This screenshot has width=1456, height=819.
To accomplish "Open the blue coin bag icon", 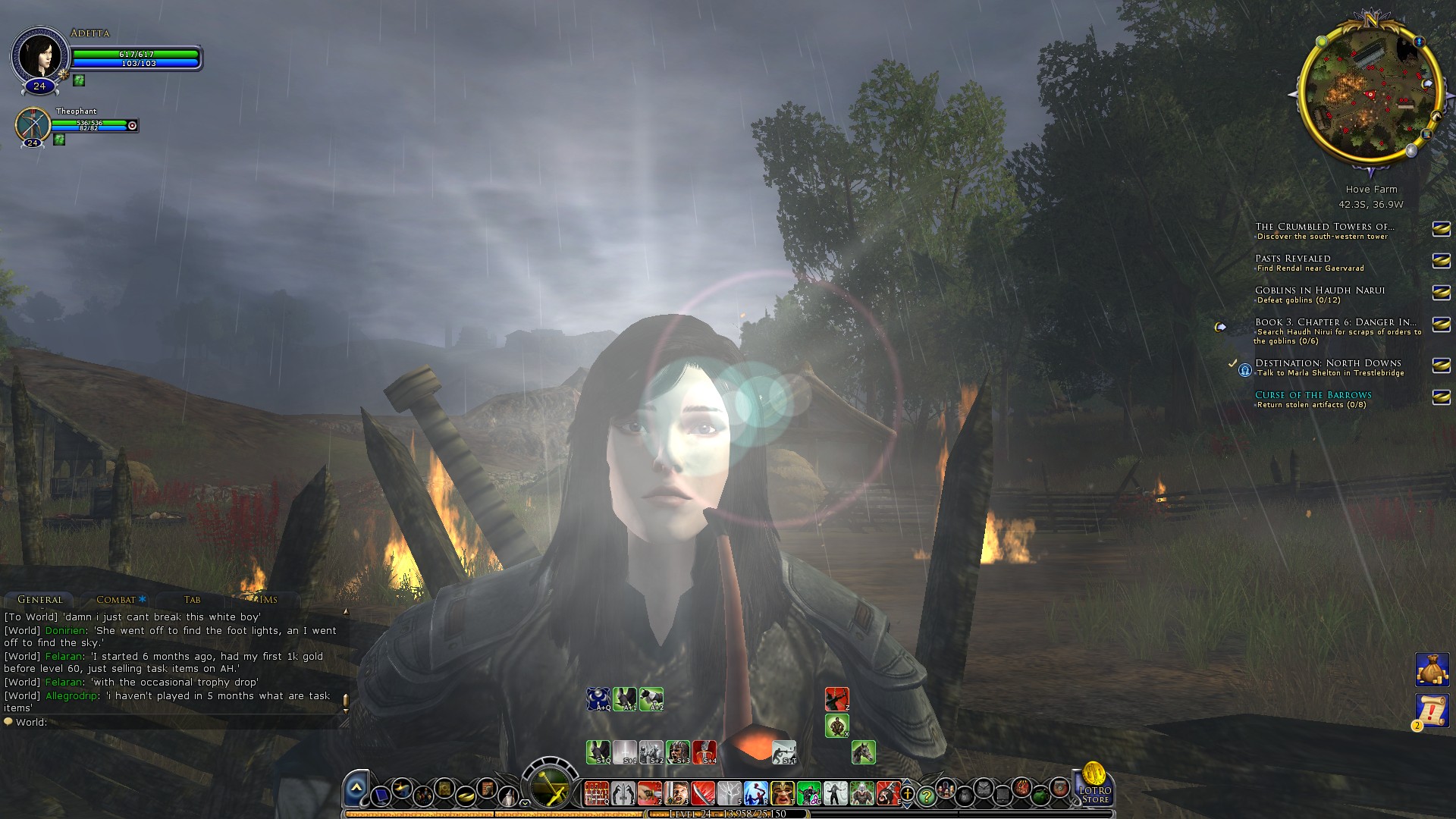I will pos(1432,670).
